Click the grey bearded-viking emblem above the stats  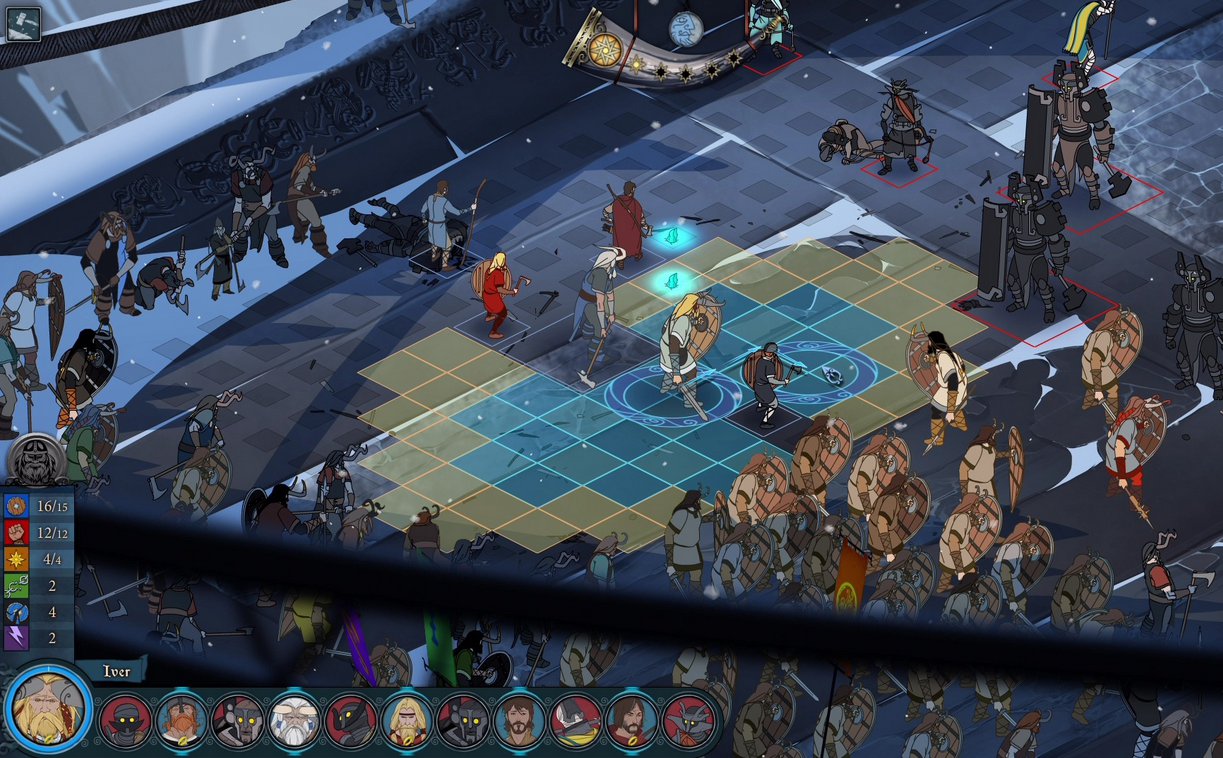tap(37, 460)
